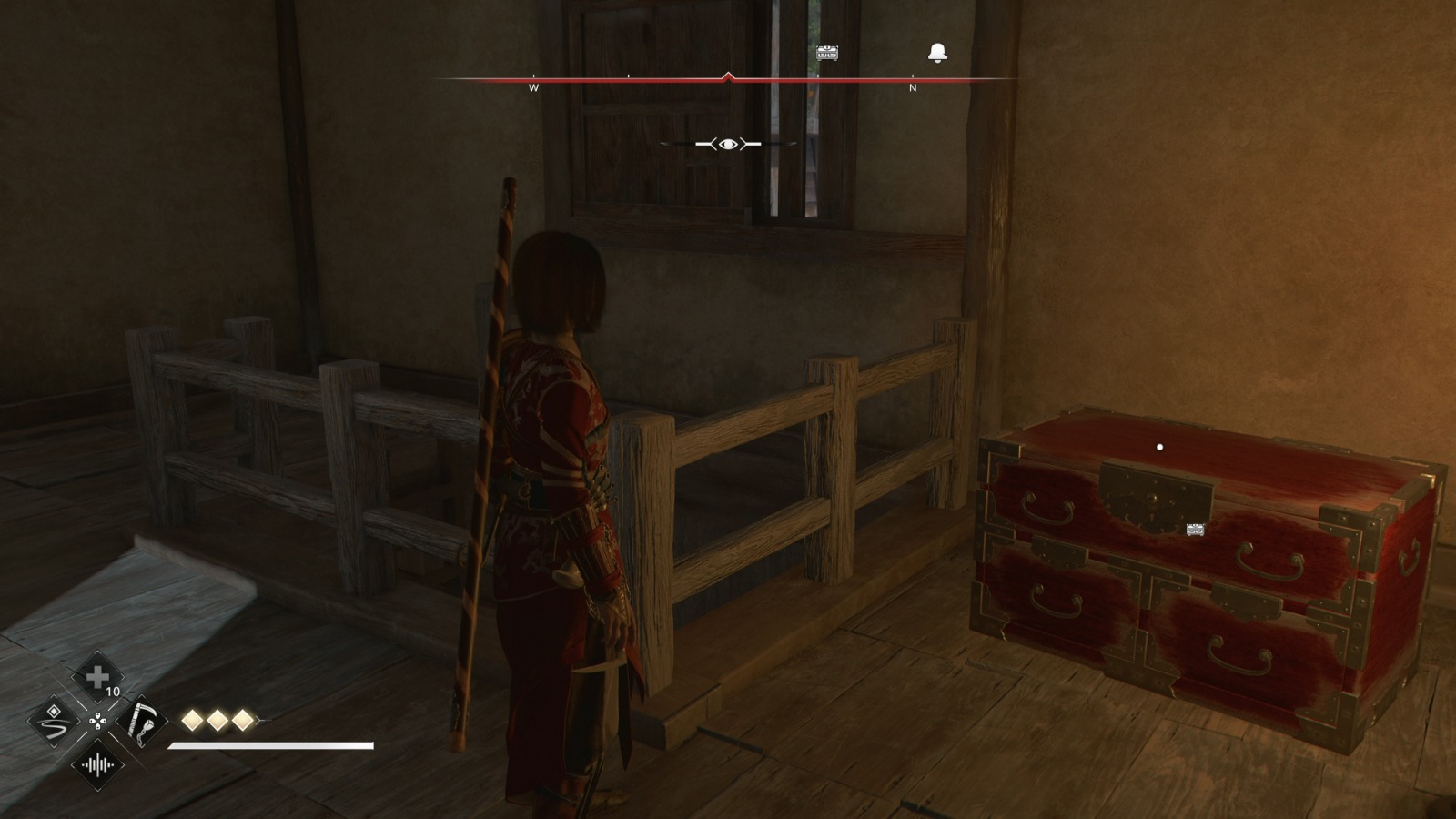Click the number 10 rations counter

113,693
